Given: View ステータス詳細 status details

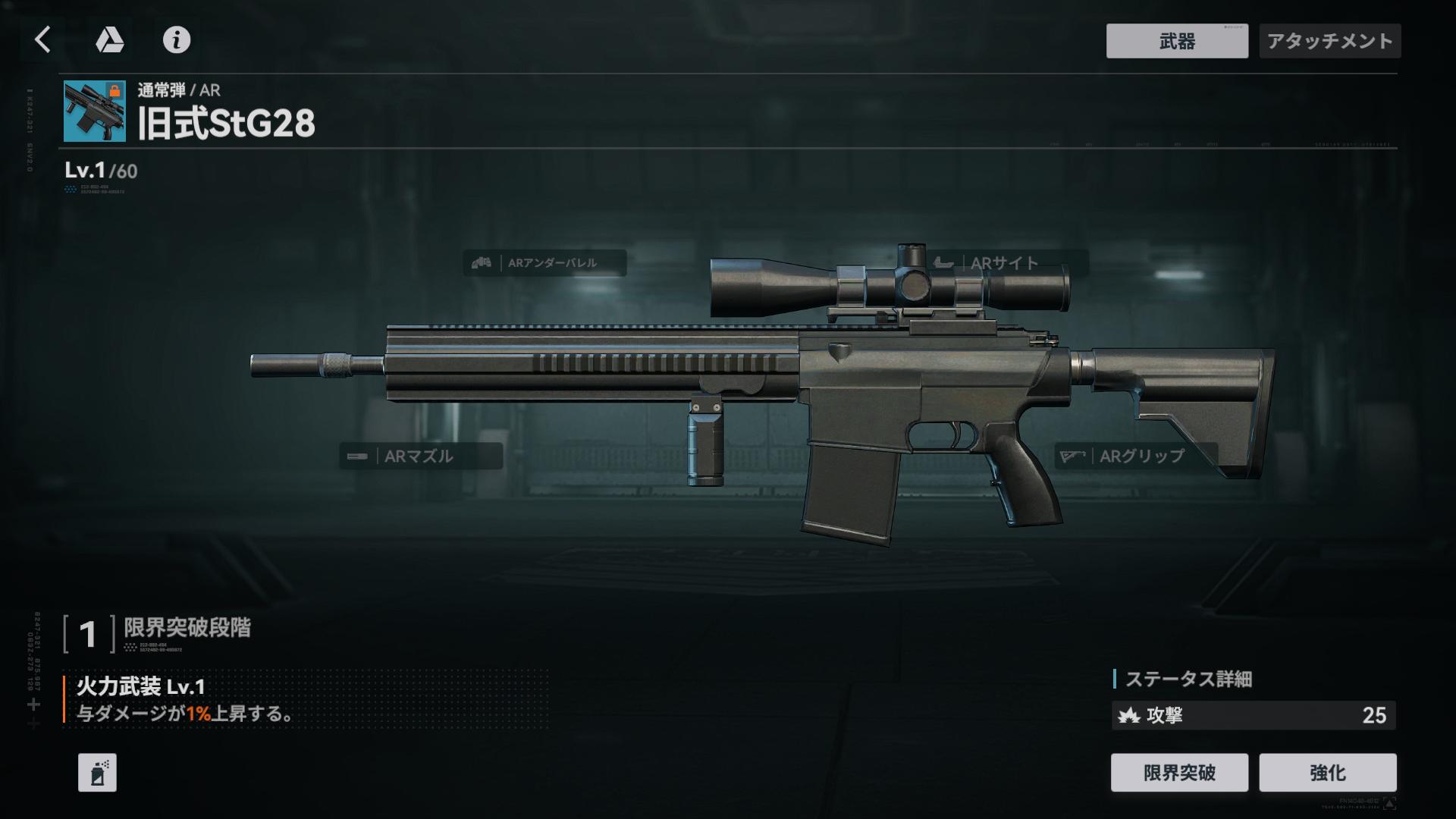Looking at the screenshot, I should (x=1188, y=679).
